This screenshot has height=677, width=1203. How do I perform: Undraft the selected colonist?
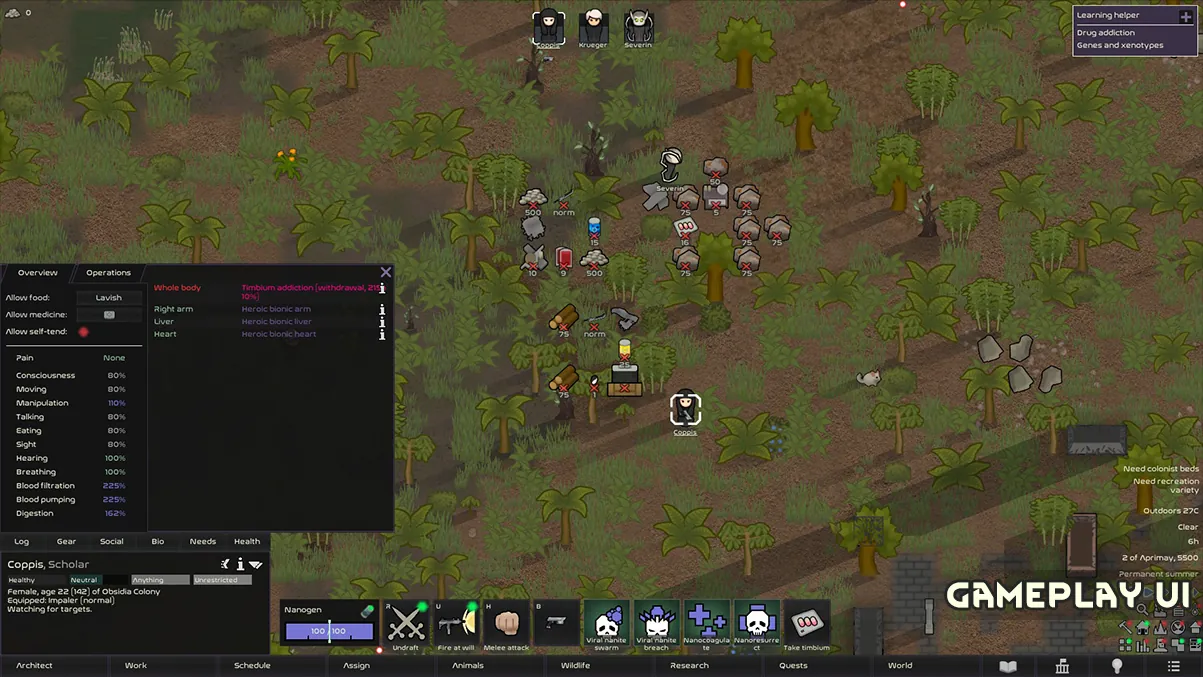[406, 625]
